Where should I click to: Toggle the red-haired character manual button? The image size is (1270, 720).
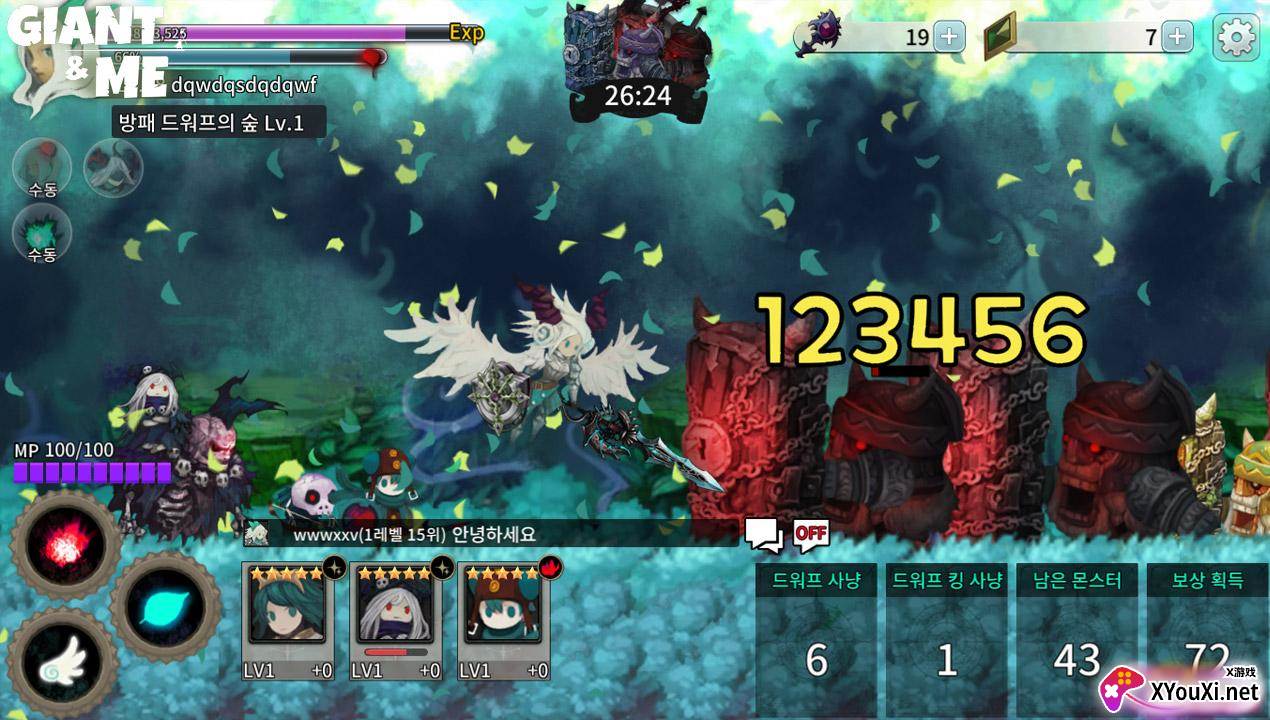pyautogui.click(x=42, y=167)
